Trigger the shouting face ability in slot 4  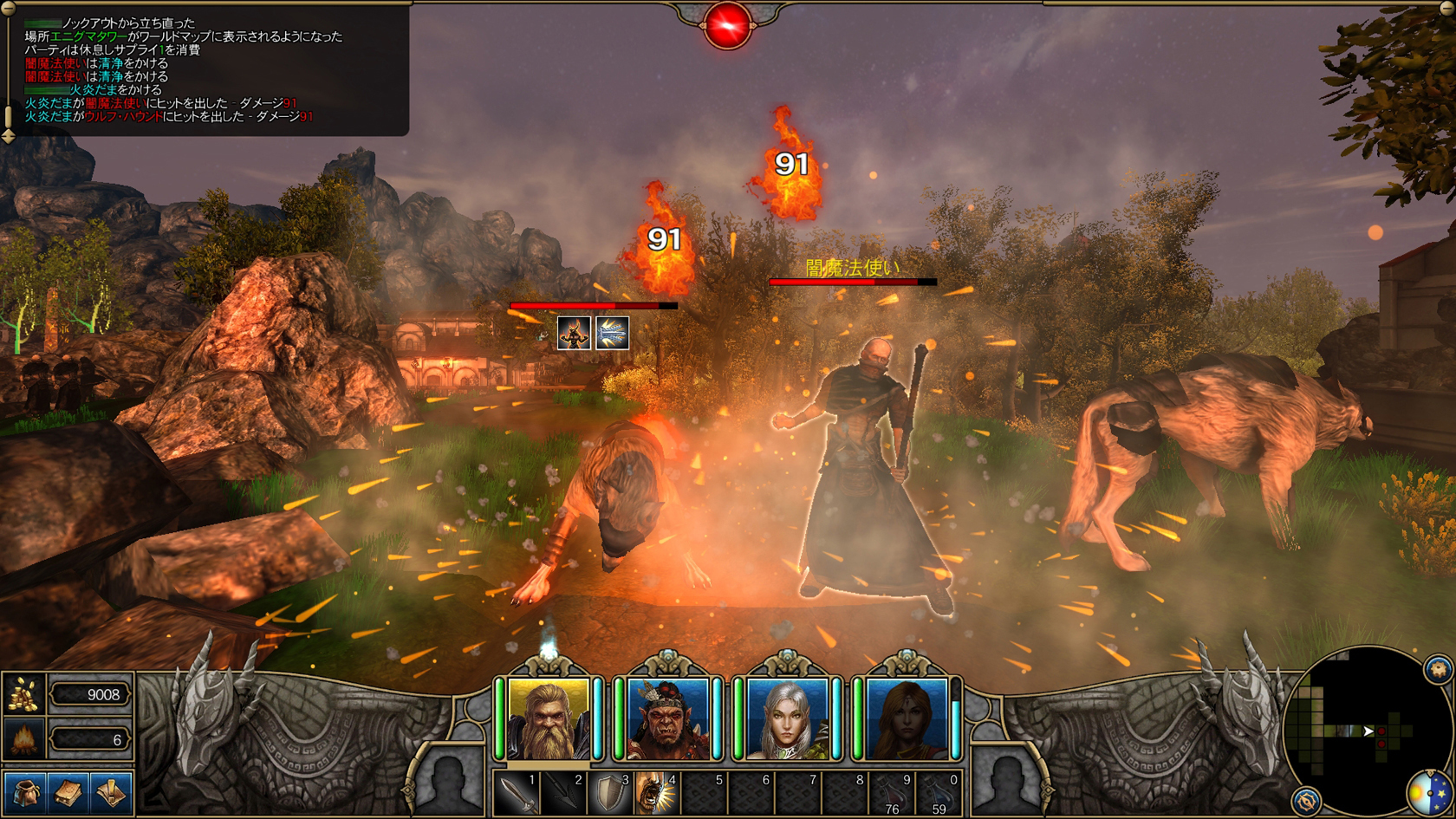(657, 793)
